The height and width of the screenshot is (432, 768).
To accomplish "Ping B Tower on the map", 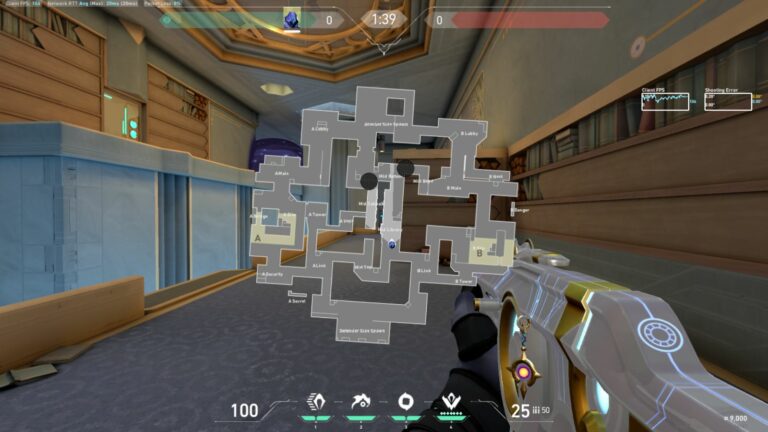I will click(463, 282).
